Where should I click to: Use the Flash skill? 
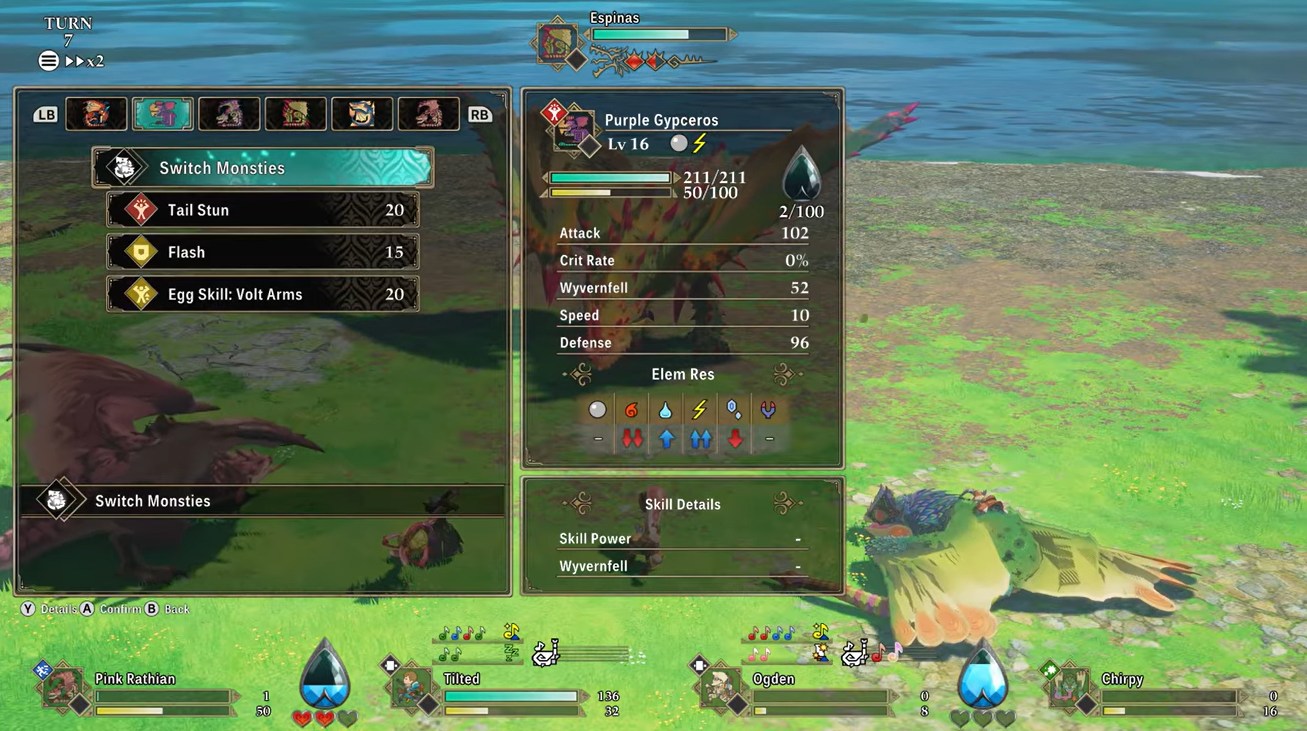click(263, 252)
